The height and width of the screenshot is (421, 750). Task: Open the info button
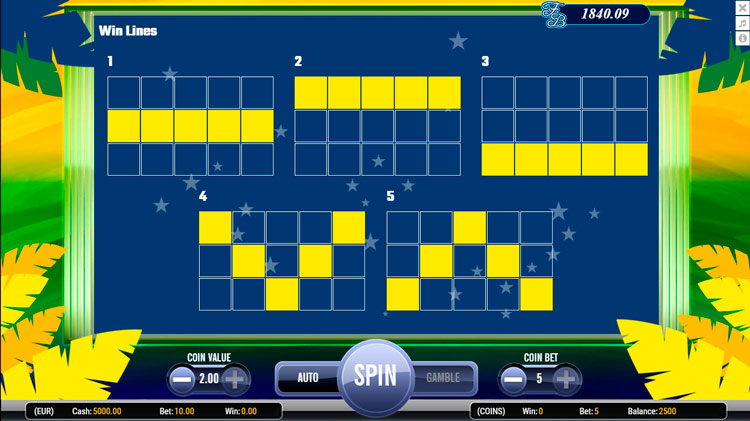(x=742, y=38)
